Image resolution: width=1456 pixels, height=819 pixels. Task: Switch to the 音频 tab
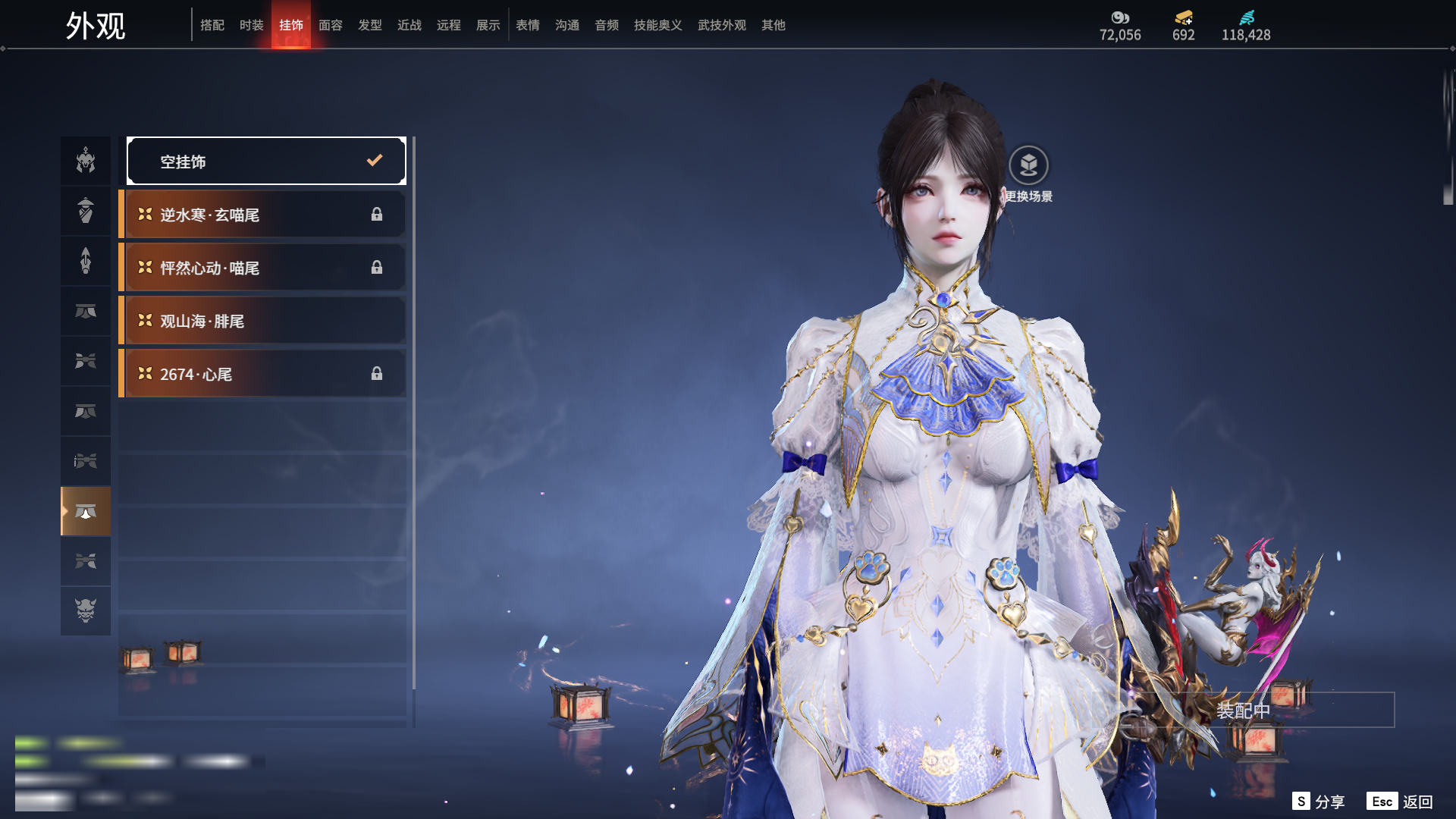607,25
